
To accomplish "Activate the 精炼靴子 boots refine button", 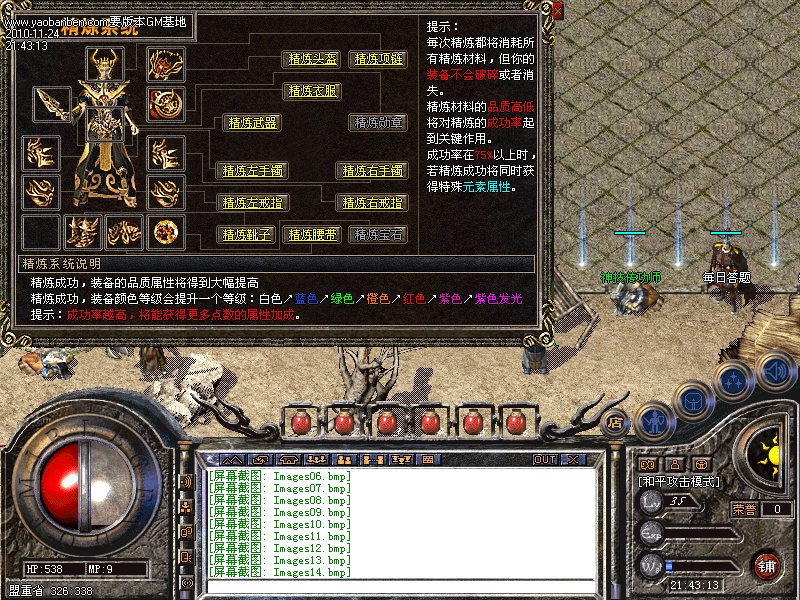I will point(245,235).
